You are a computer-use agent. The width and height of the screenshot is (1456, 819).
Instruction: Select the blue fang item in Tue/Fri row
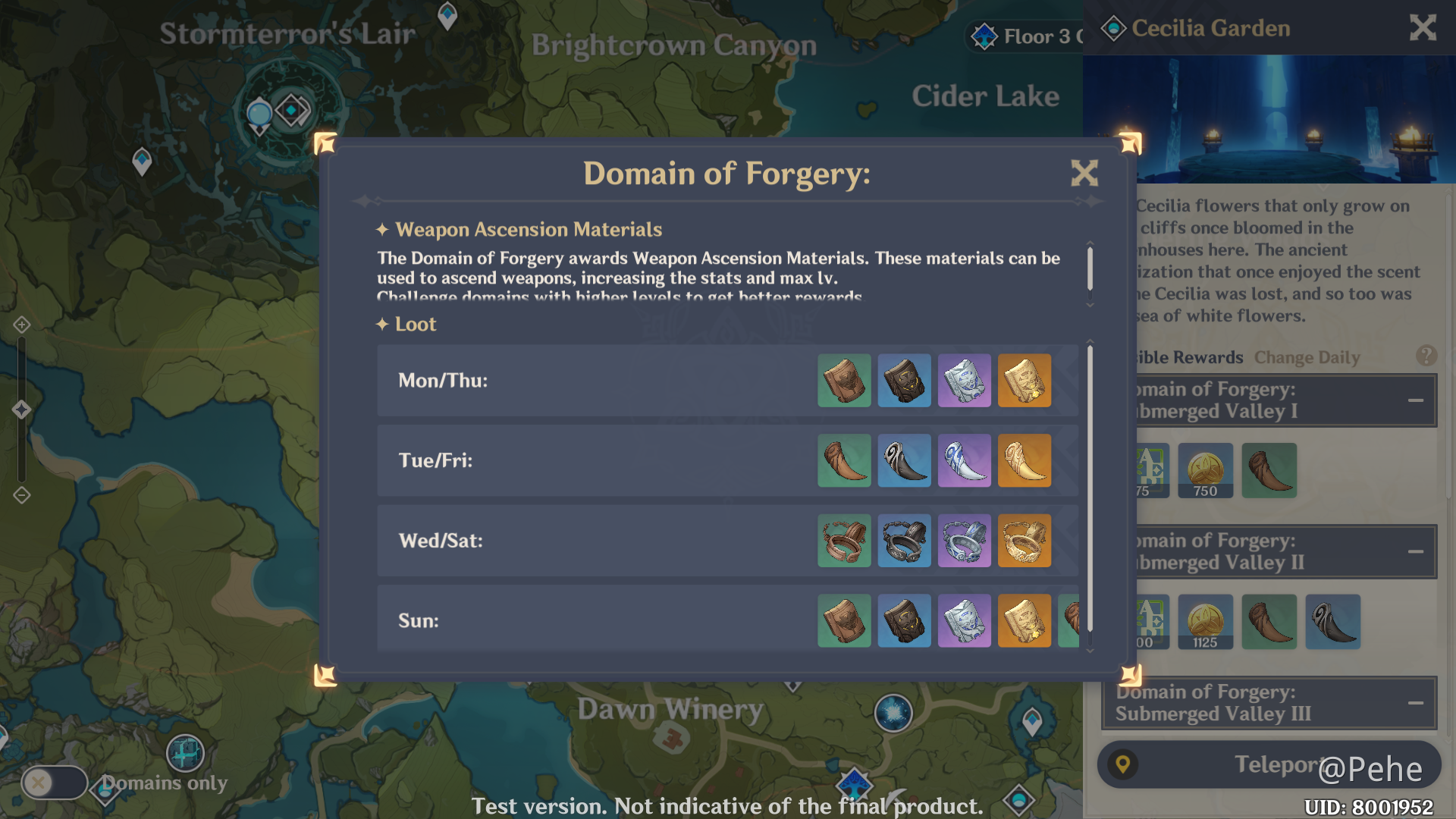(904, 460)
